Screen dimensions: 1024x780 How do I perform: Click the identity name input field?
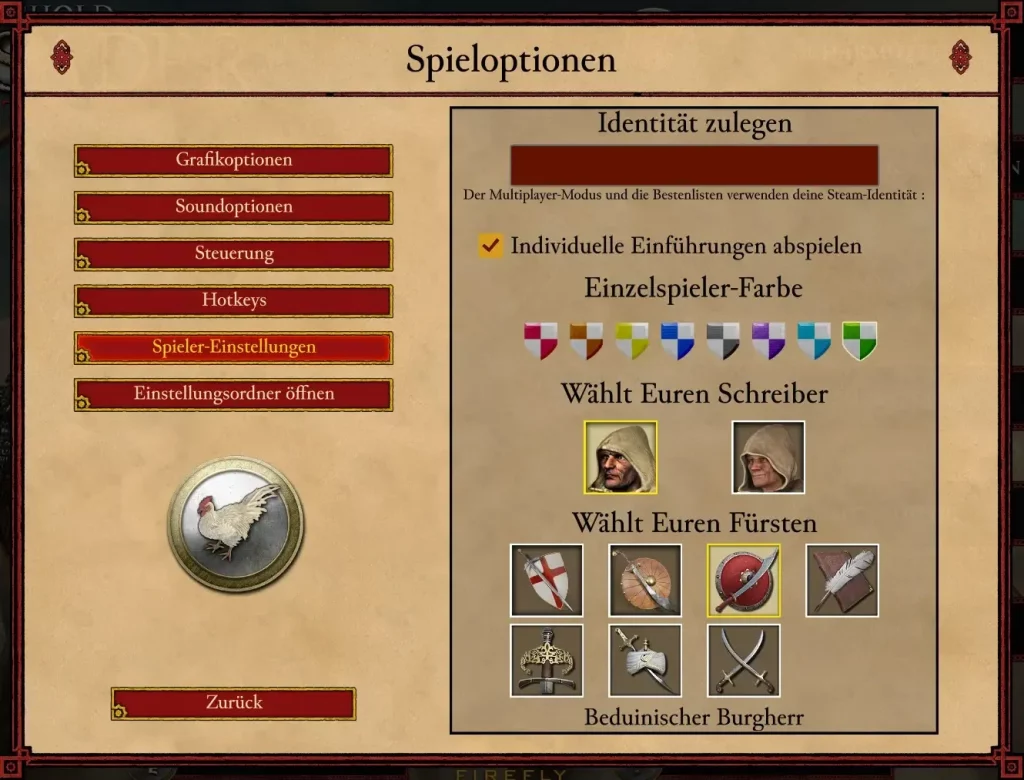click(694, 165)
